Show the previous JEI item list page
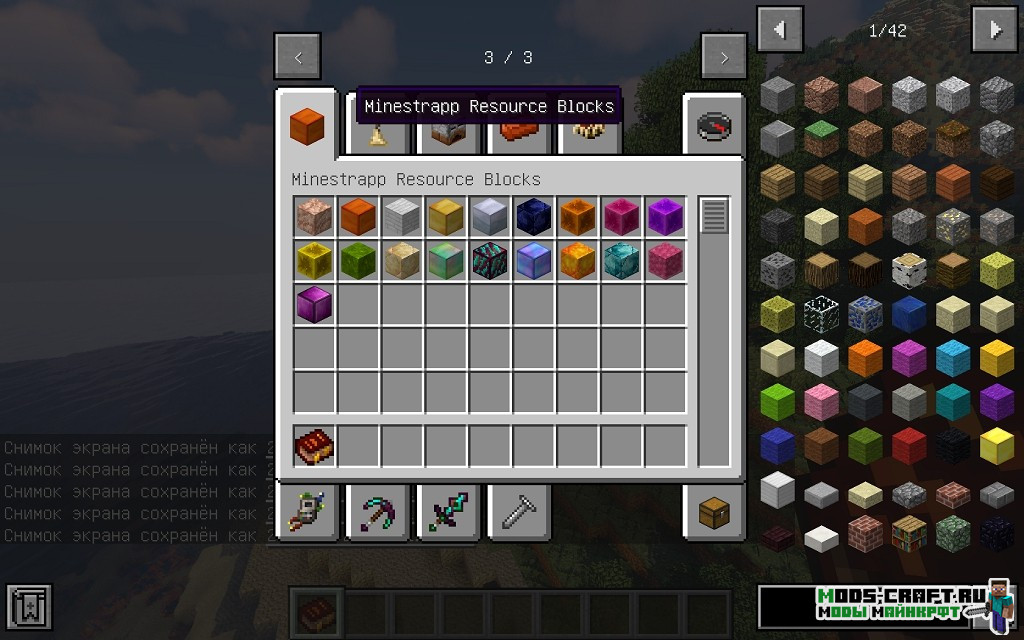Viewport: 1024px width, 640px height. click(x=780, y=30)
